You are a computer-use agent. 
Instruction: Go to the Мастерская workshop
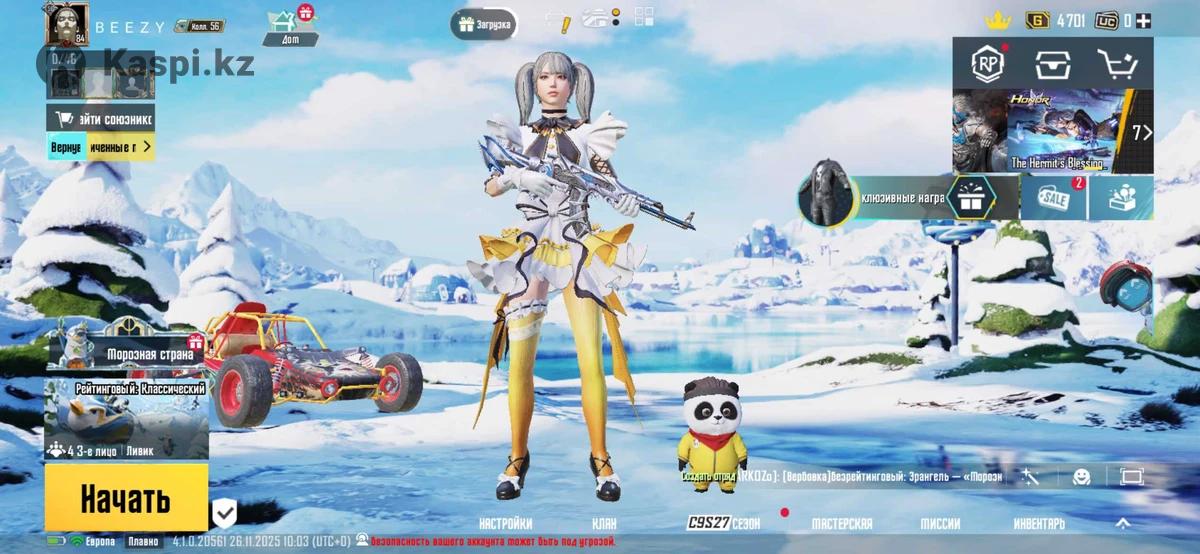click(x=841, y=523)
